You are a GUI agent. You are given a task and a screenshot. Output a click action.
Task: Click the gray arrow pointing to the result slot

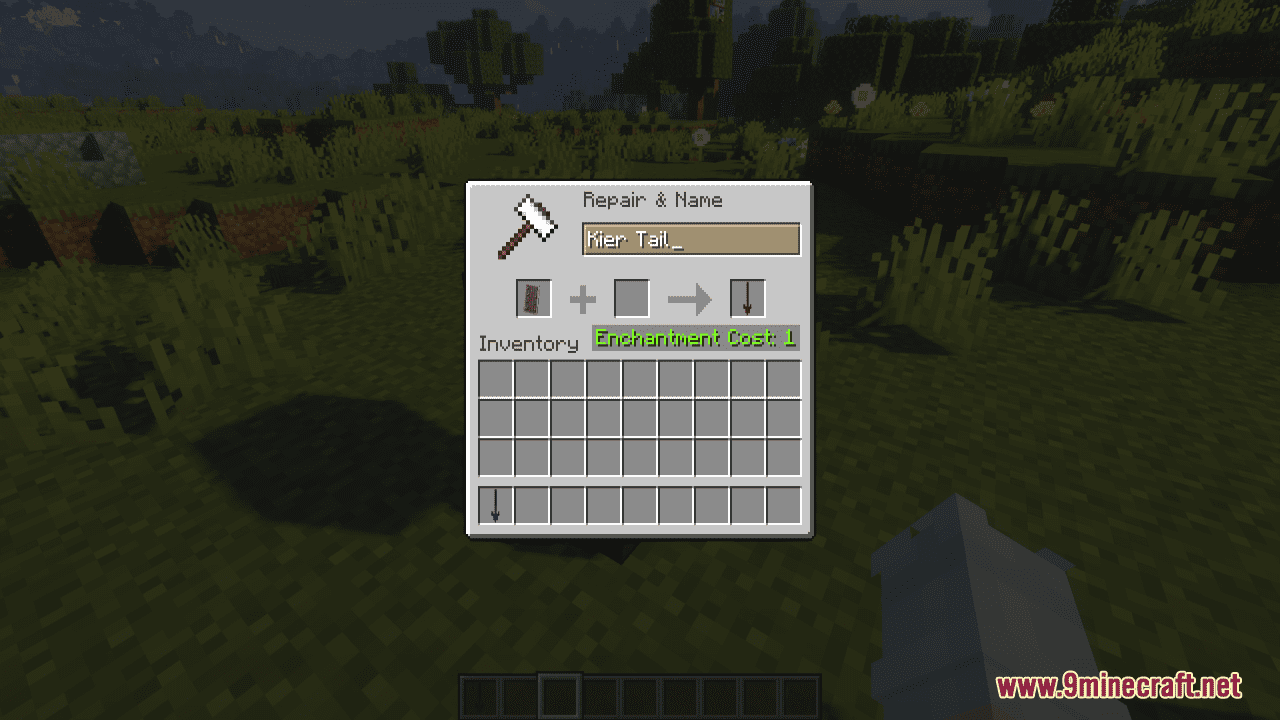pos(688,298)
